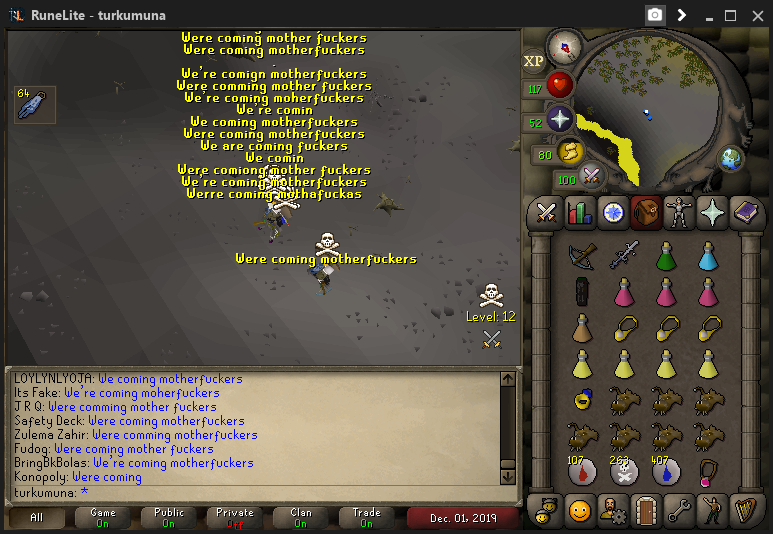Open the world map globe

[732, 158]
